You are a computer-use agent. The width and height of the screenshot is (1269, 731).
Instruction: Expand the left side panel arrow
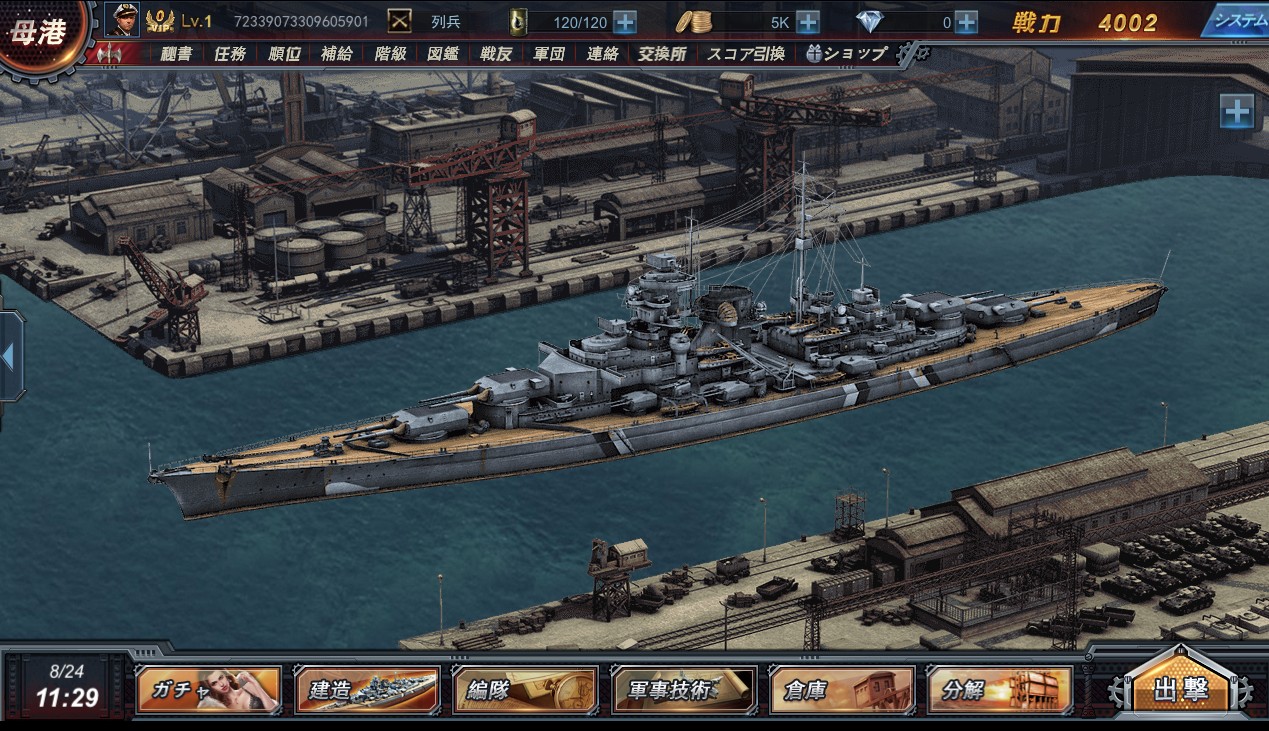(8, 357)
